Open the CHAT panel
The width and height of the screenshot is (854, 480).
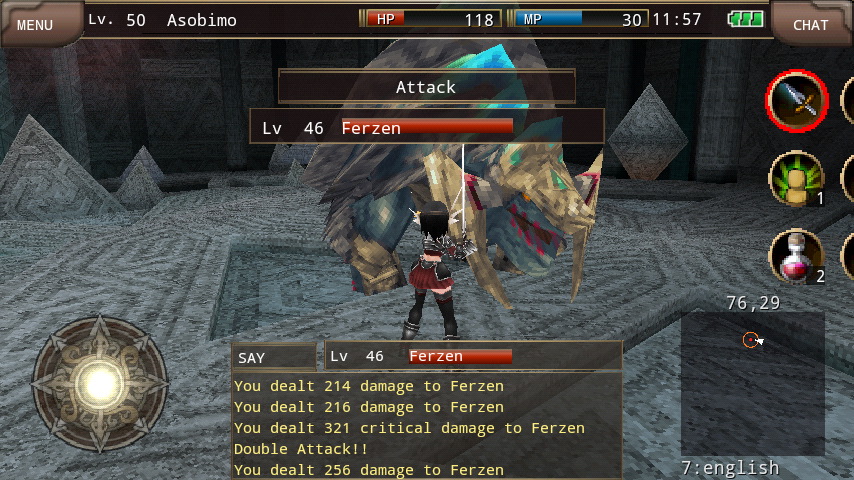coord(810,24)
